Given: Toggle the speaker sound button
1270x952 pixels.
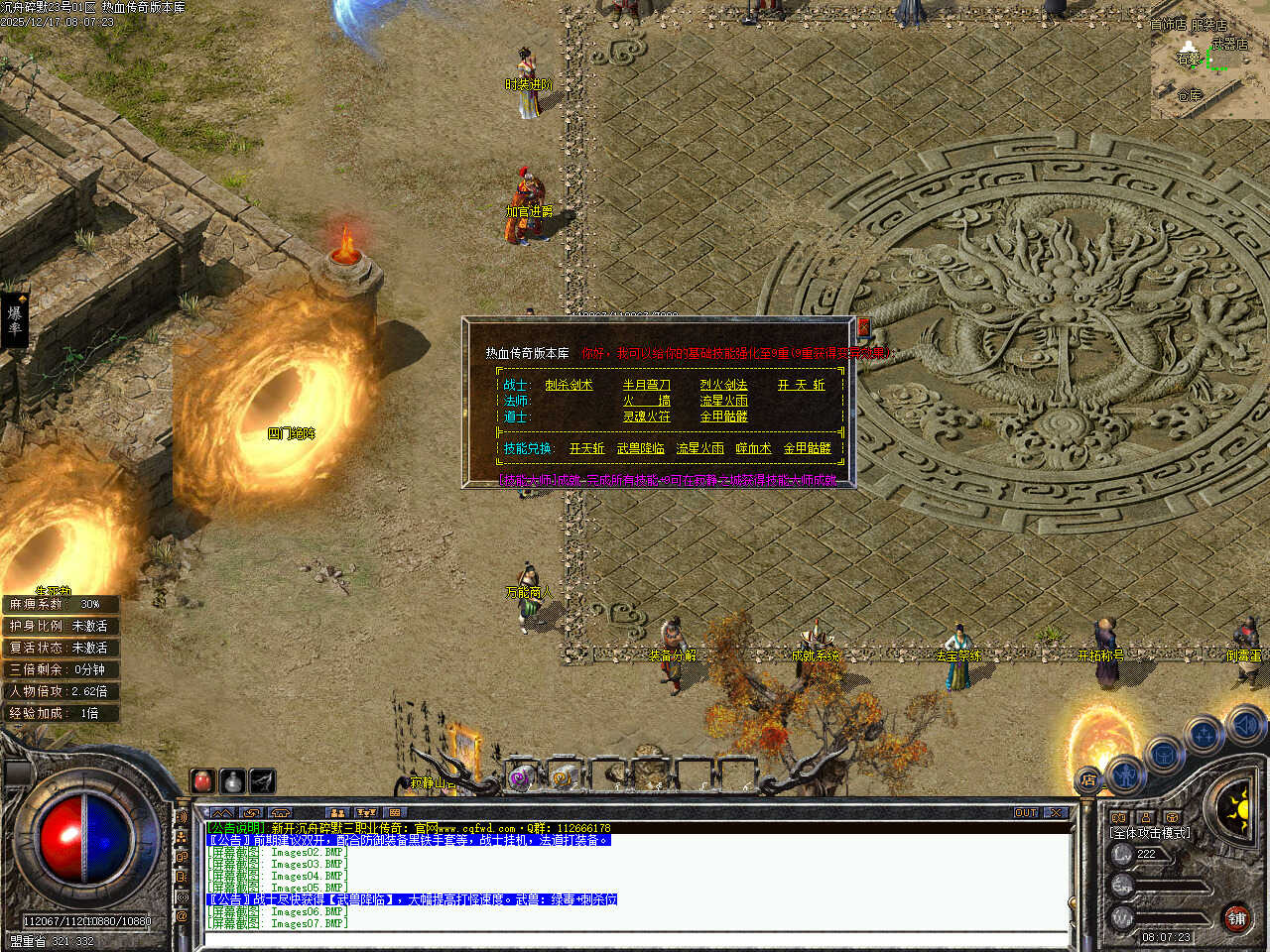Looking at the screenshot, I should click(x=1244, y=726).
